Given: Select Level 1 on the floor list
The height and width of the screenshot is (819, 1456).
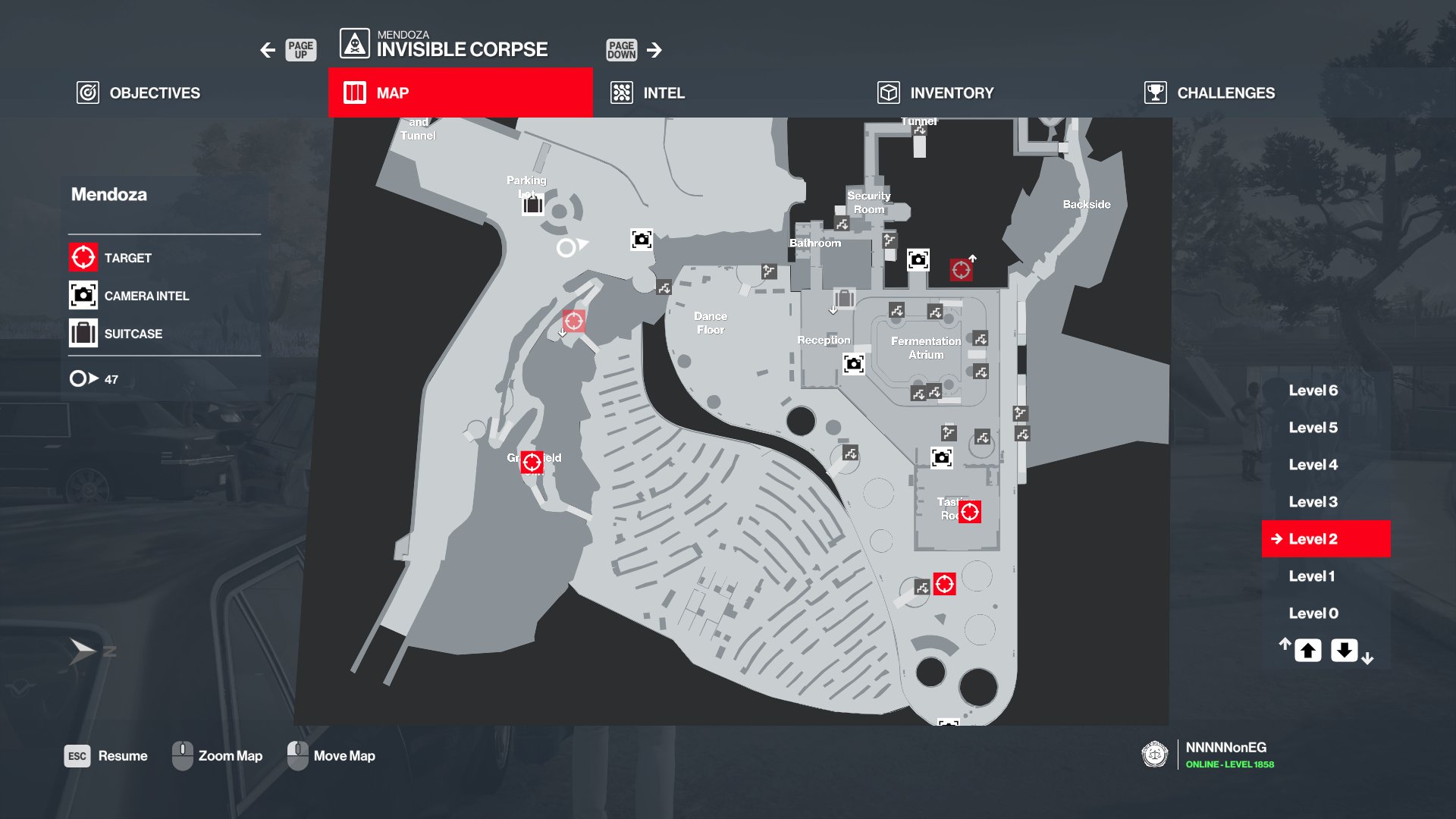Looking at the screenshot, I should click(1311, 576).
